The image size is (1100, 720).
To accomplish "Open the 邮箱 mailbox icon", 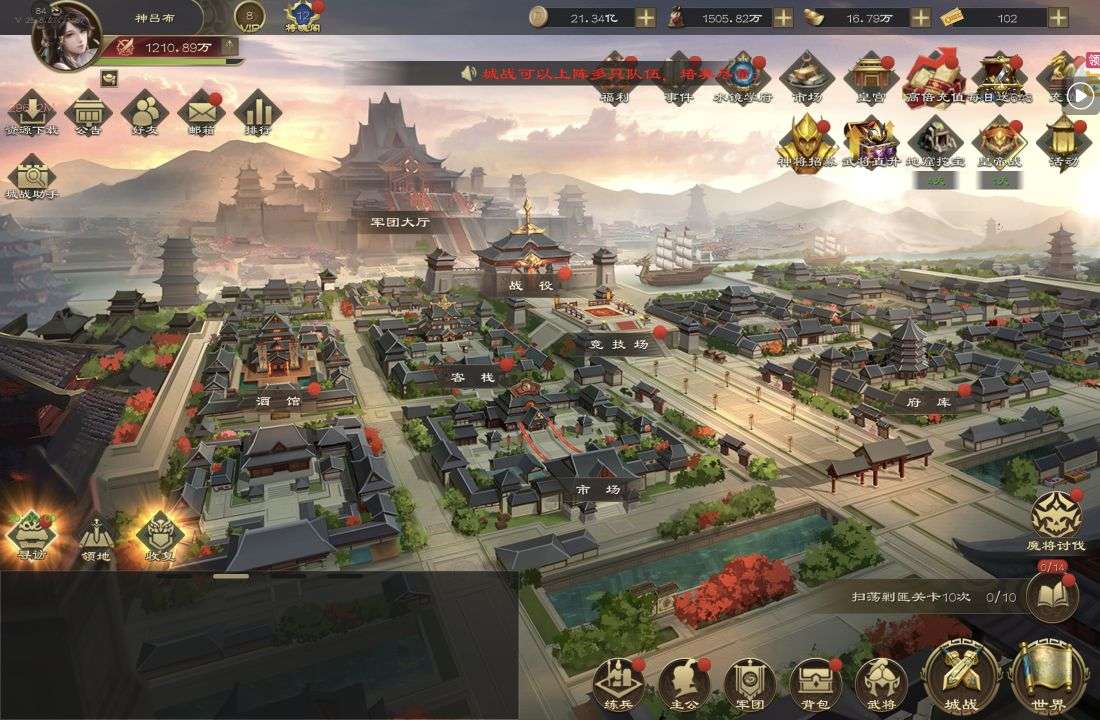I will coord(201,110).
